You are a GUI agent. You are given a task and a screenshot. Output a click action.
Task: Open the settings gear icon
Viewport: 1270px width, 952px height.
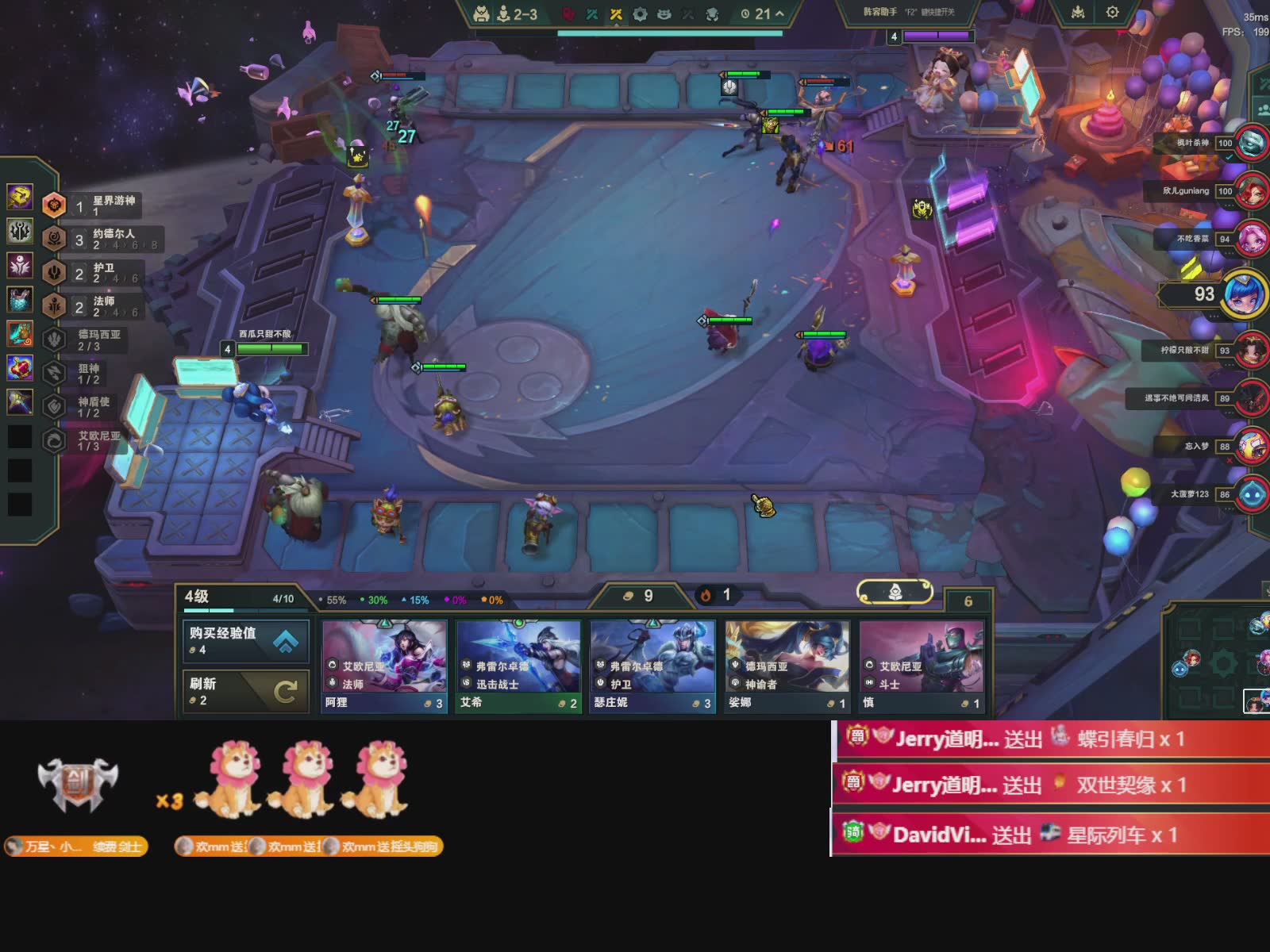[1112, 13]
